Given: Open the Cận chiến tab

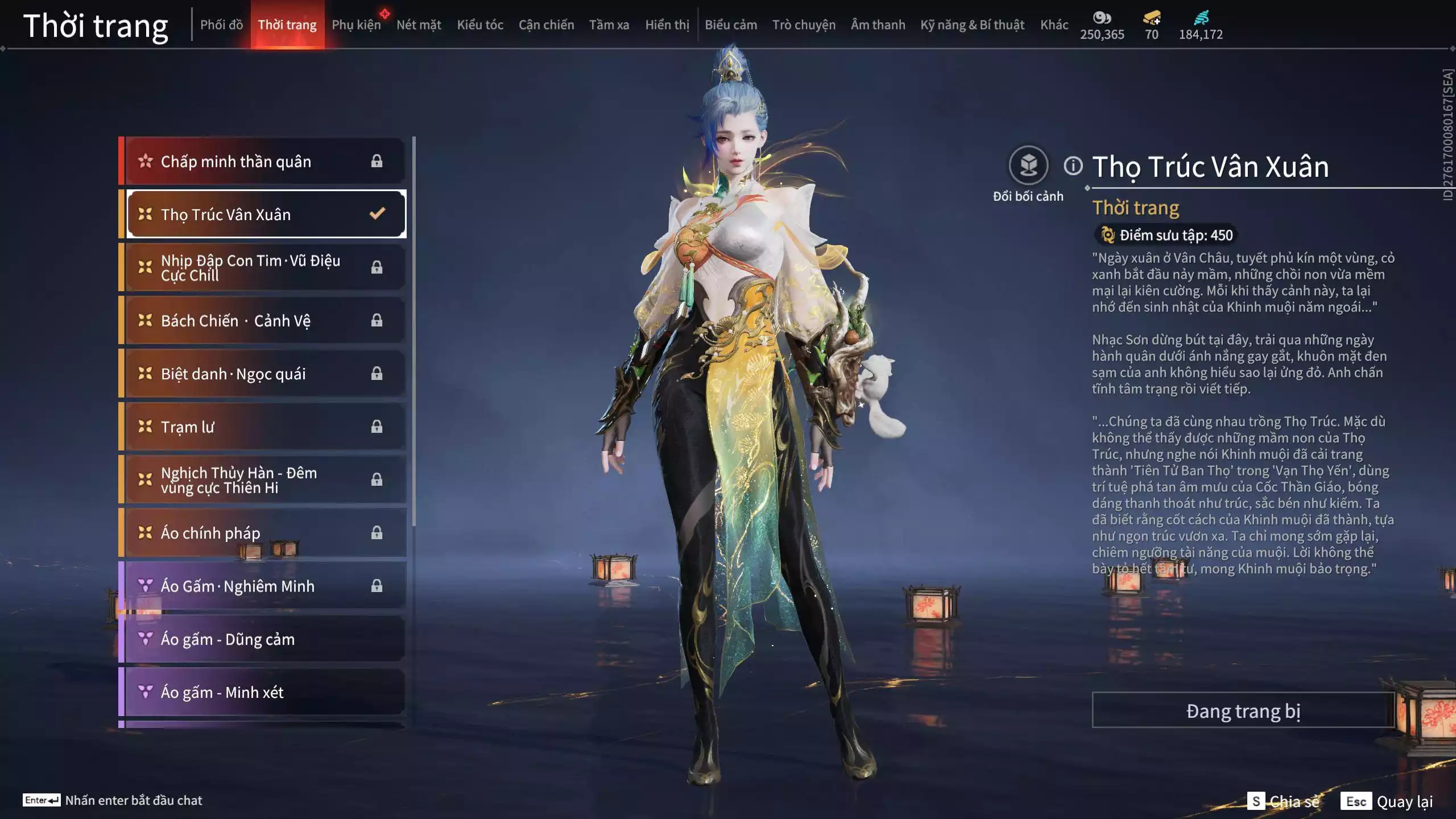Looking at the screenshot, I should 546,25.
